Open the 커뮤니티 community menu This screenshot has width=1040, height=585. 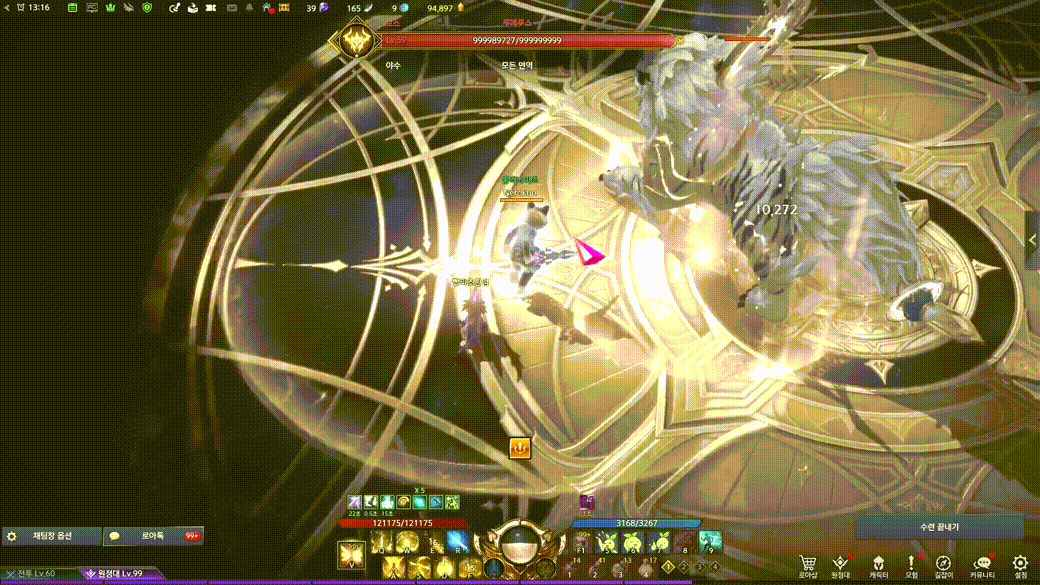pos(982,564)
